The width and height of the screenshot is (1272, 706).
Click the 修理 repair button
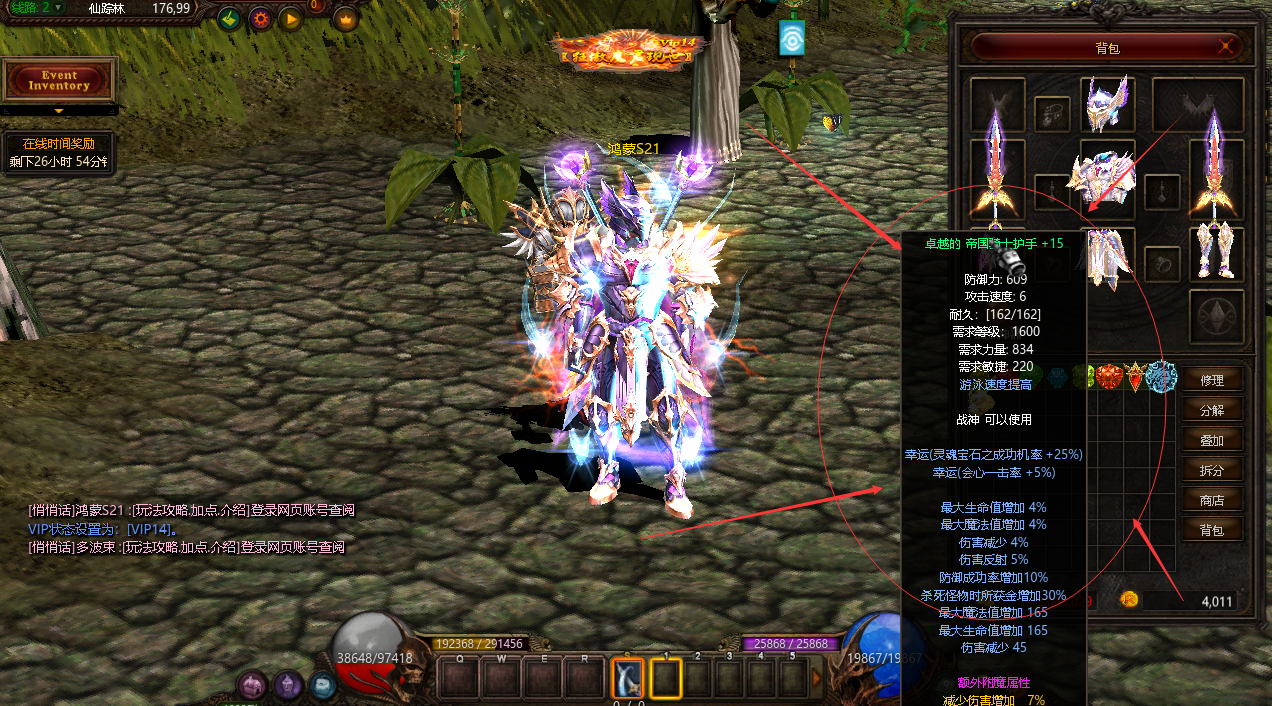tap(1212, 380)
